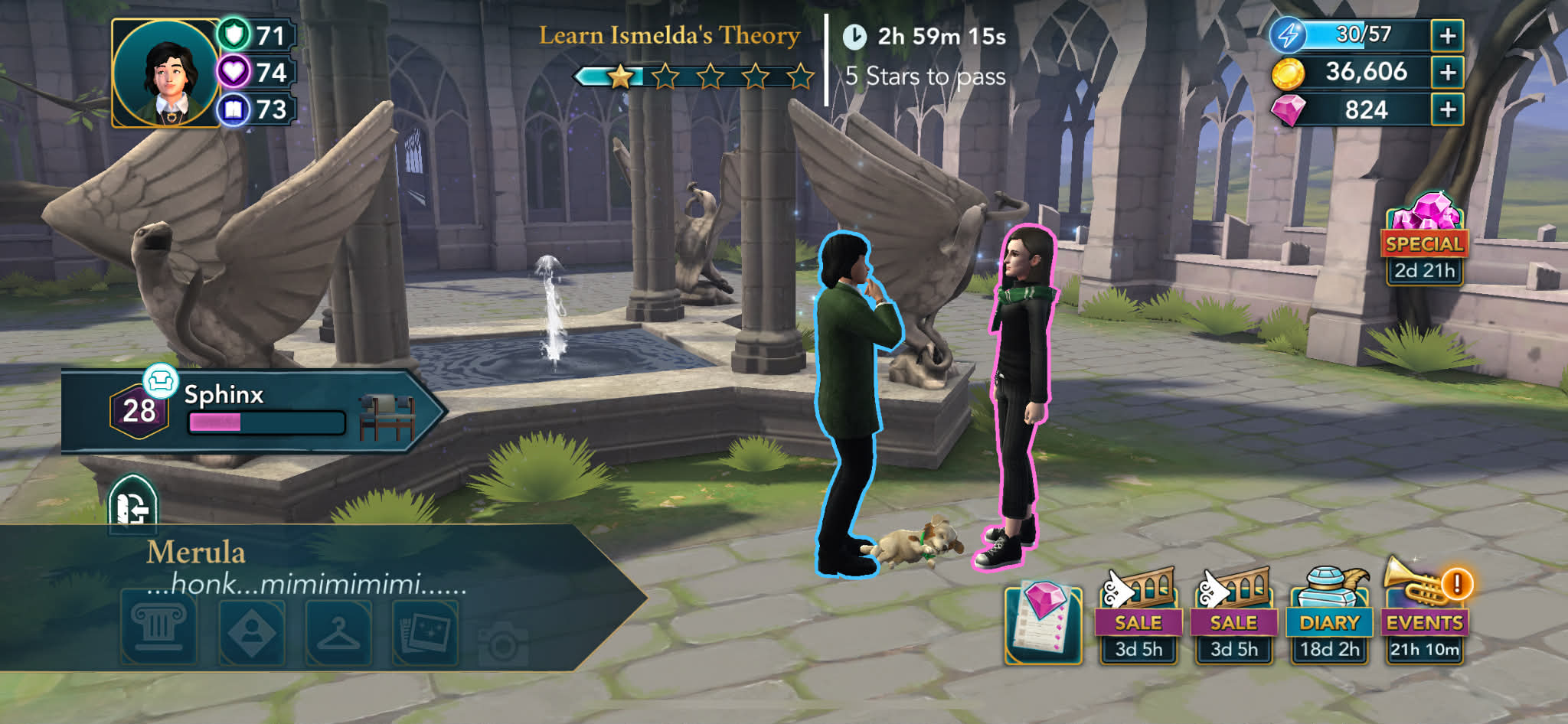Check the blue book Knowledge attribute

point(256,110)
